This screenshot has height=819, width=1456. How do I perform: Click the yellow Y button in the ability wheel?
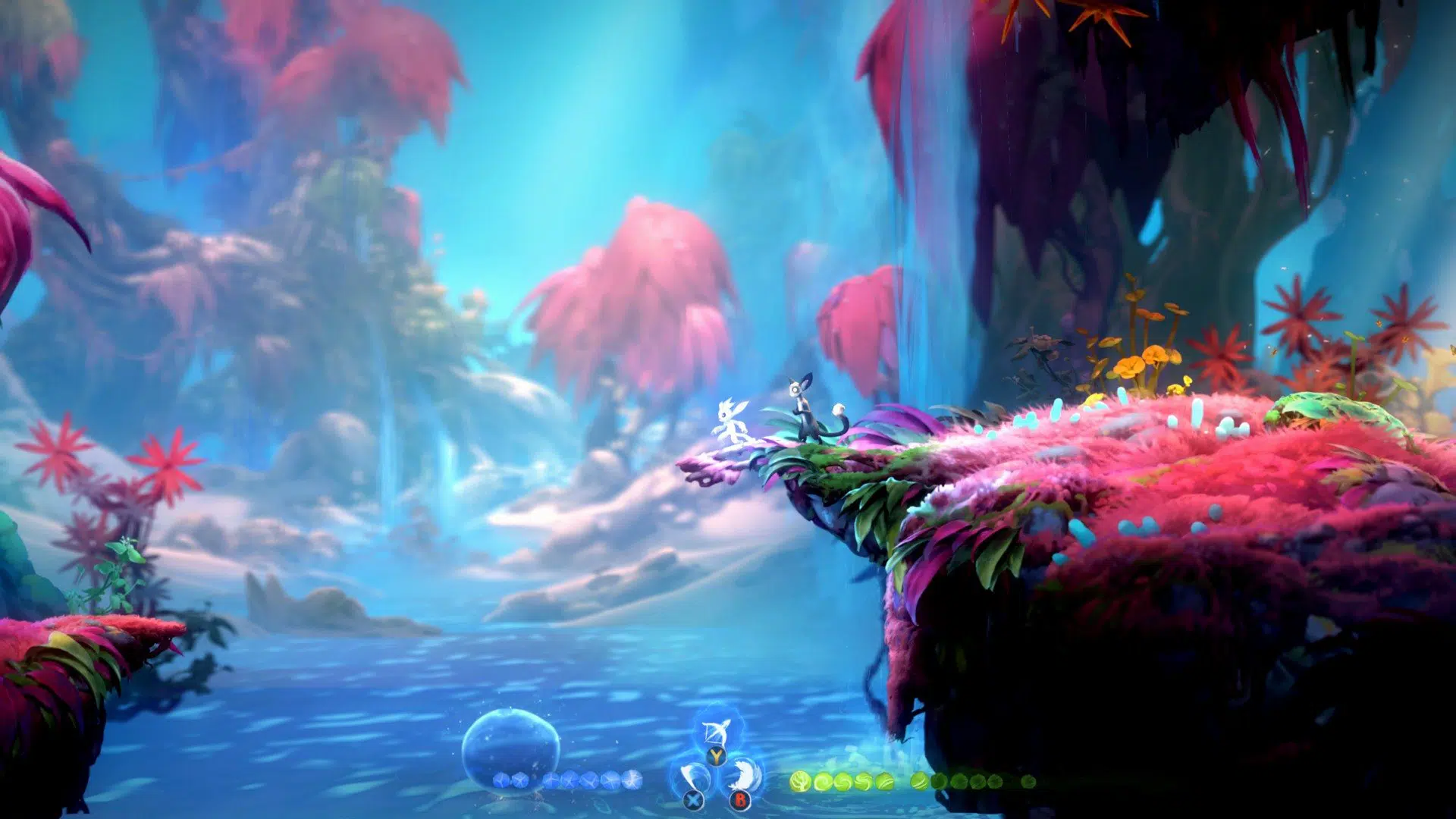tap(717, 756)
